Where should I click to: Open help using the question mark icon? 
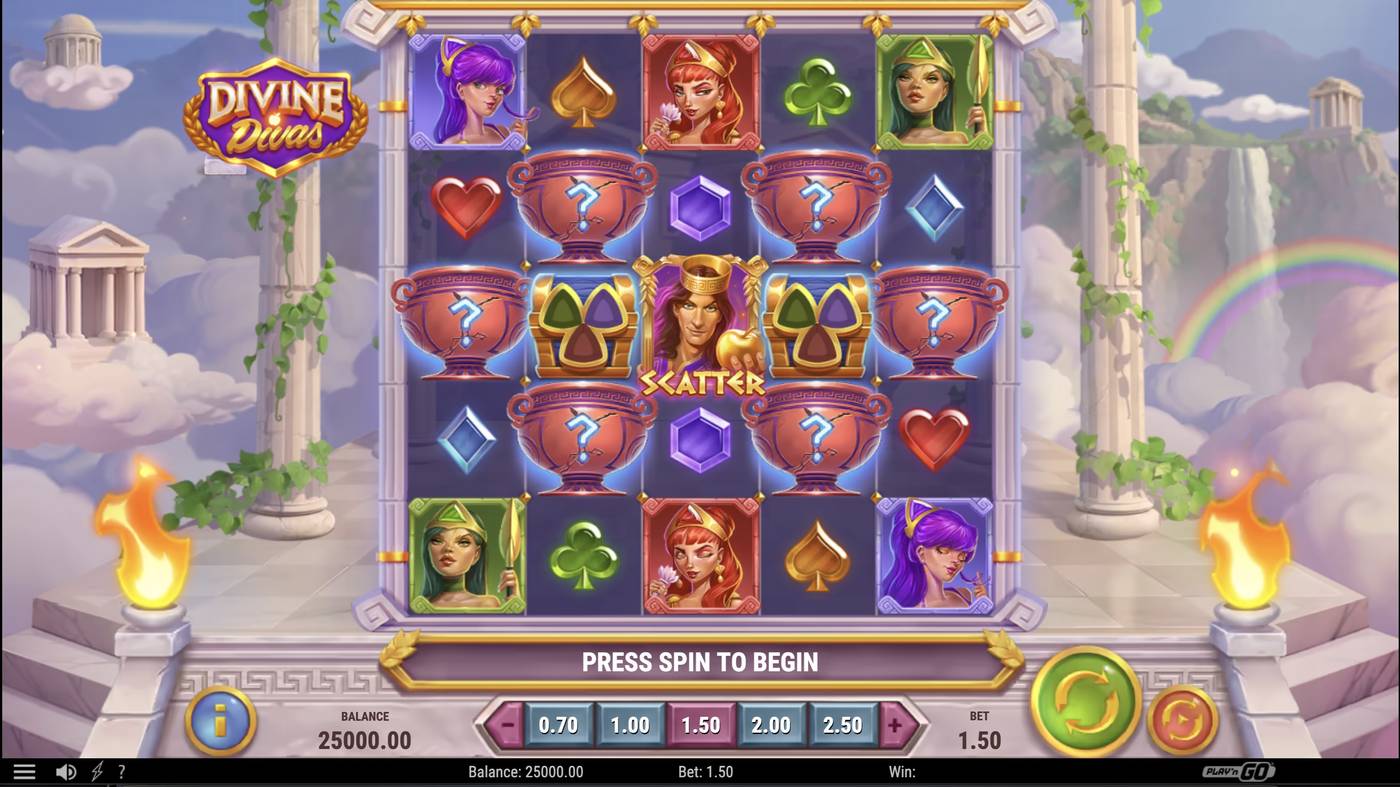coord(121,770)
